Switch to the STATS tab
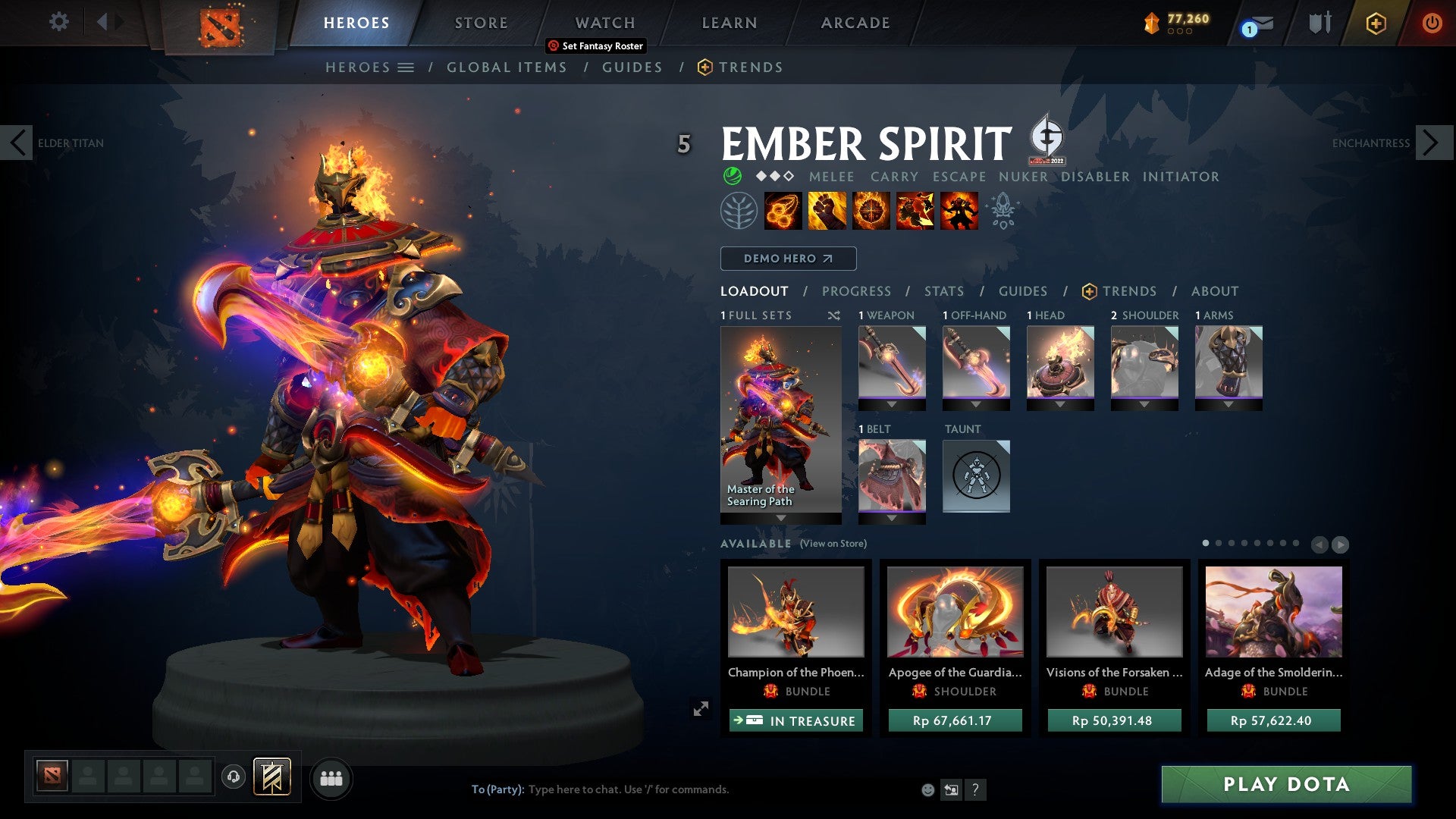Viewport: 1456px width, 819px height. (x=943, y=291)
